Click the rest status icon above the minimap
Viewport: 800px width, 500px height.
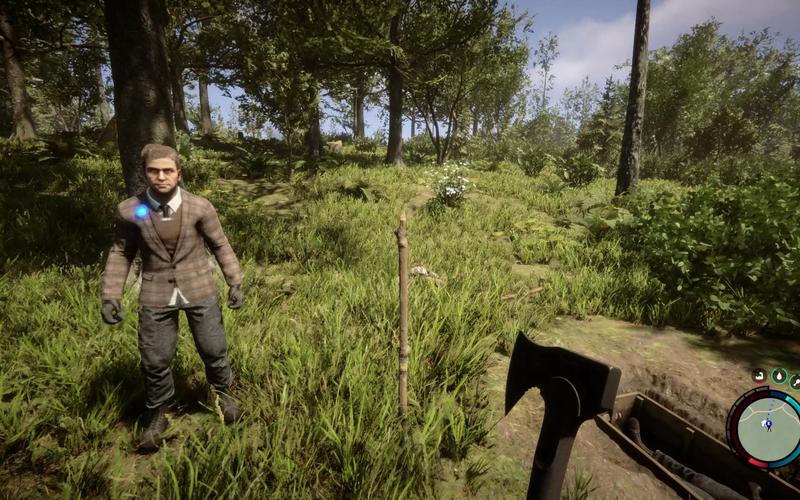click(x=759, y=375)
